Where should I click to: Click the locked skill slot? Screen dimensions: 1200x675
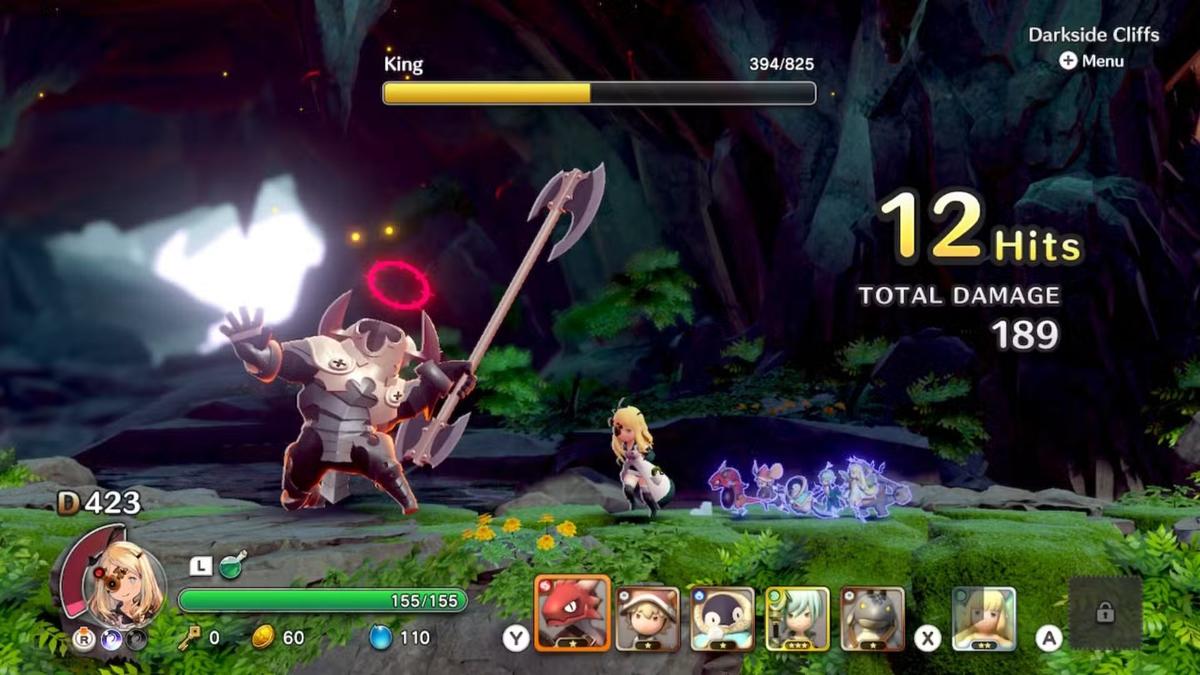tap(1105, 614)
